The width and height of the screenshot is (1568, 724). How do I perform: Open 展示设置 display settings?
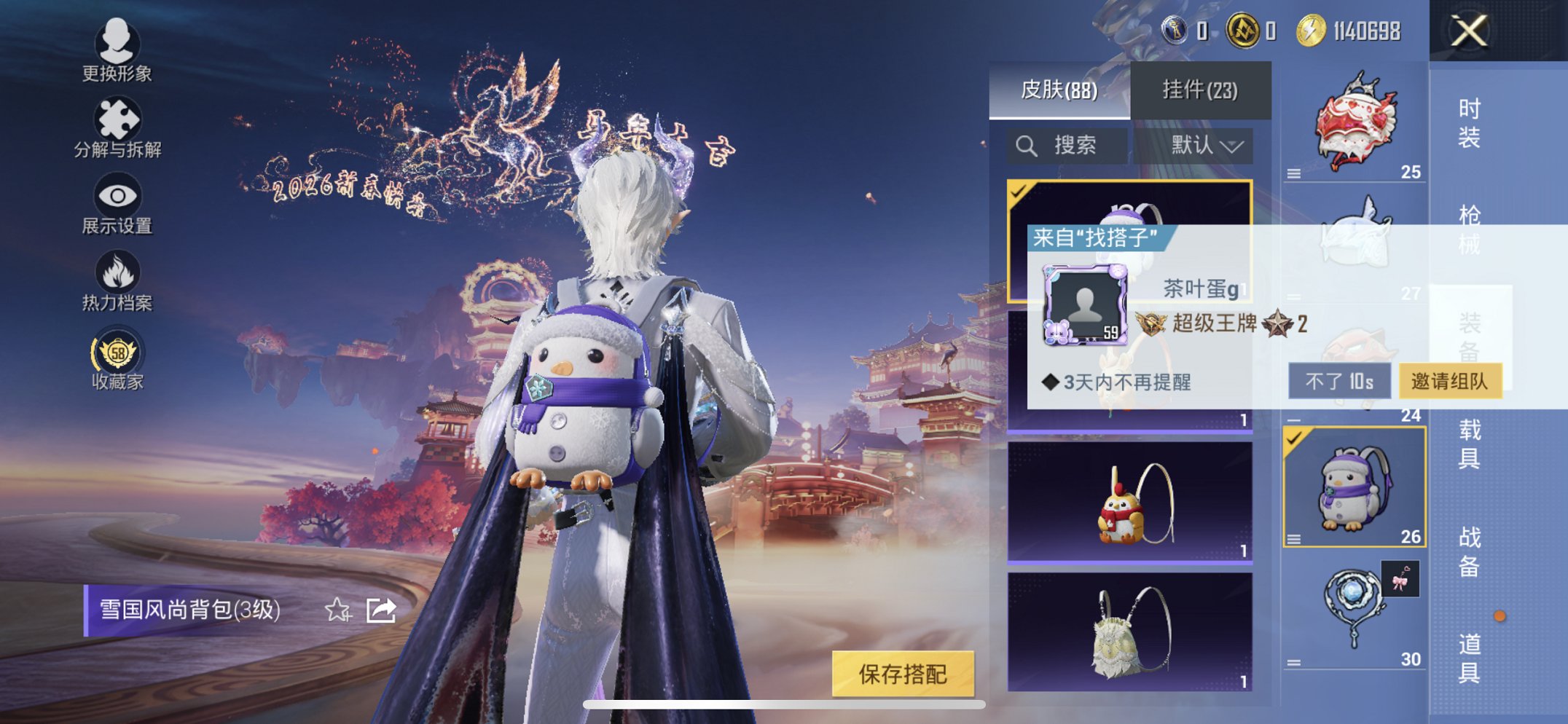[117, 197]
